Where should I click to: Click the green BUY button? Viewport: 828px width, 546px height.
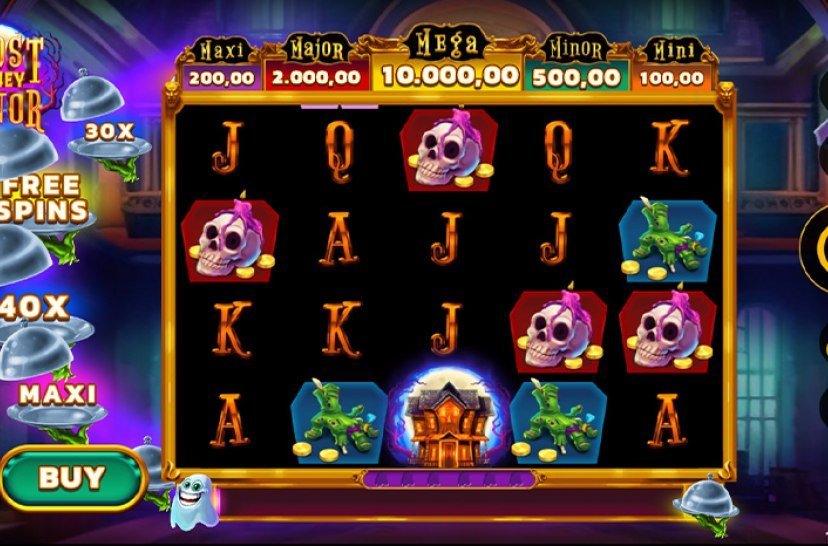click(x=71, y=477)
